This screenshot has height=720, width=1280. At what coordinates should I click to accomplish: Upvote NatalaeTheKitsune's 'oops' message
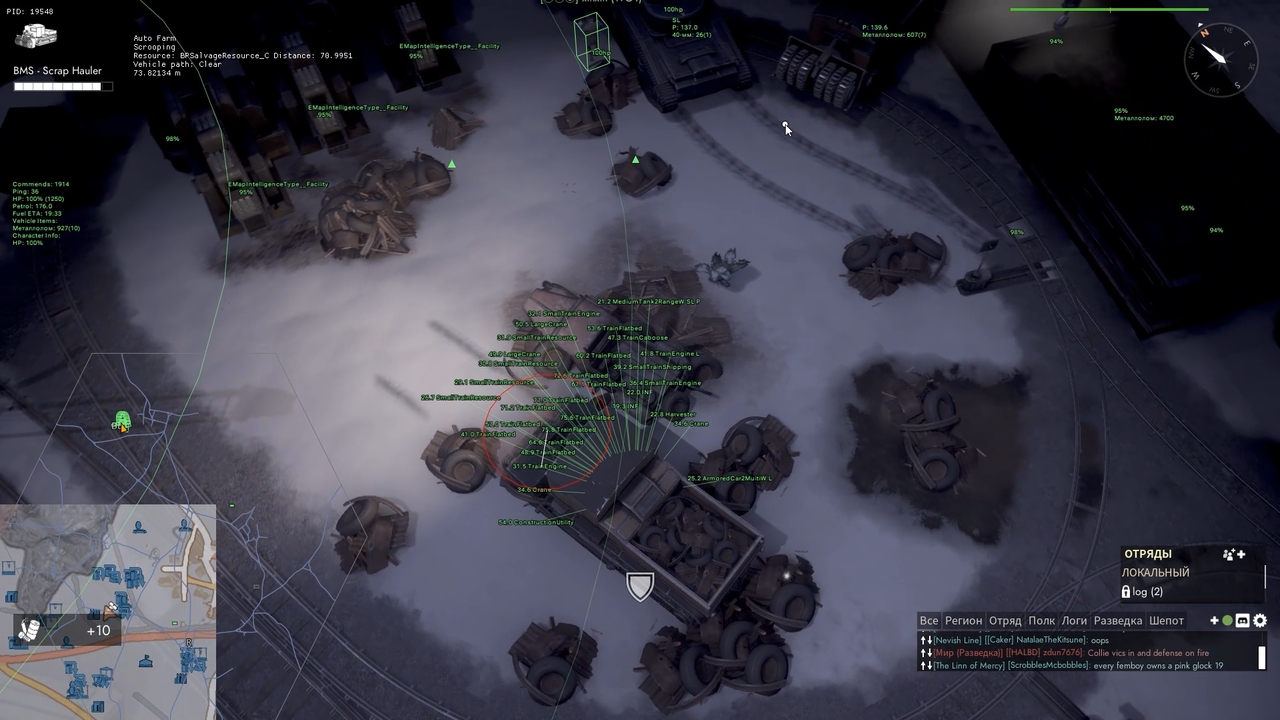click(x=921, y=640)
